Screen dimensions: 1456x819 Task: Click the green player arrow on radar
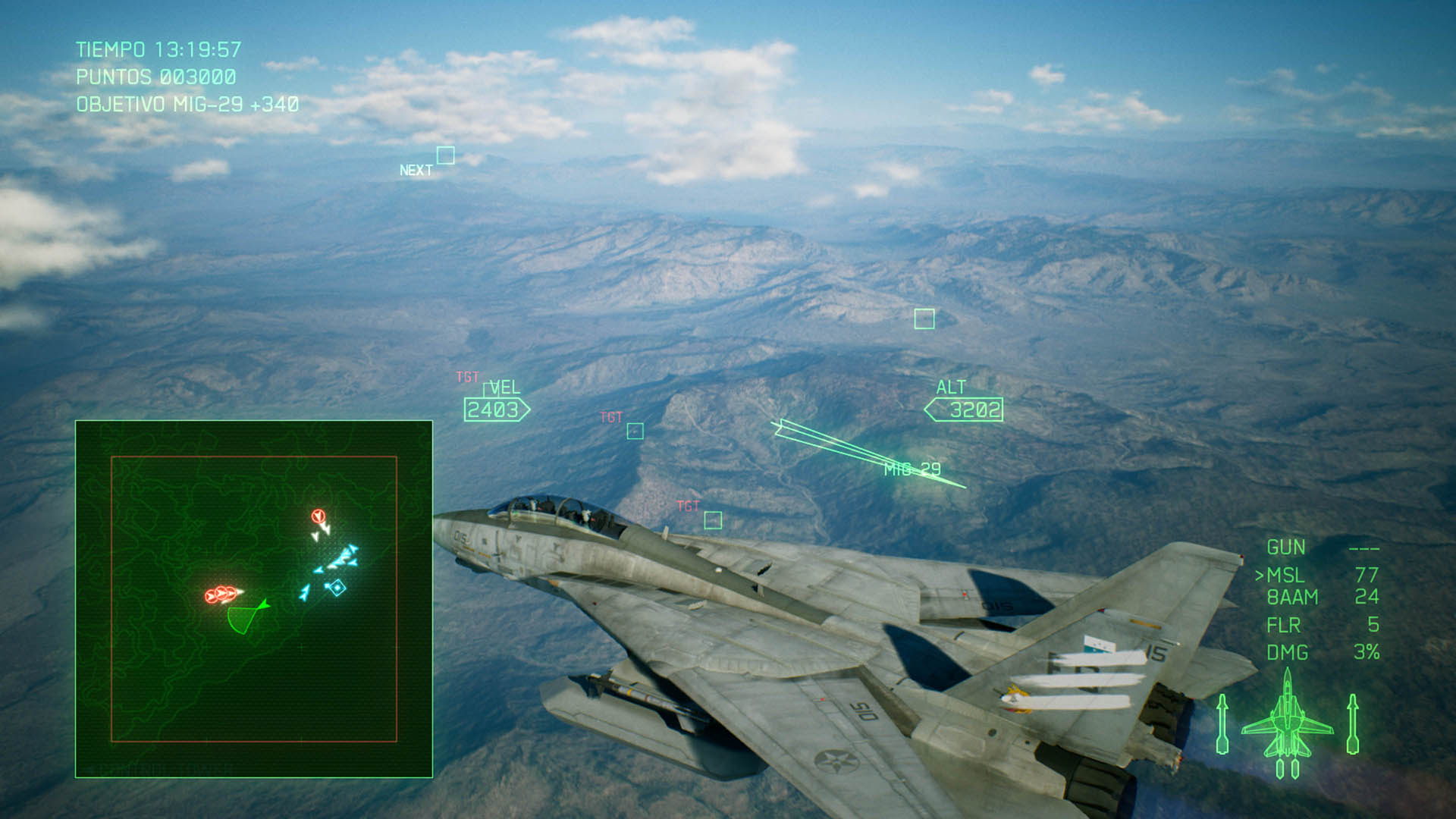[x=263, y=605]
